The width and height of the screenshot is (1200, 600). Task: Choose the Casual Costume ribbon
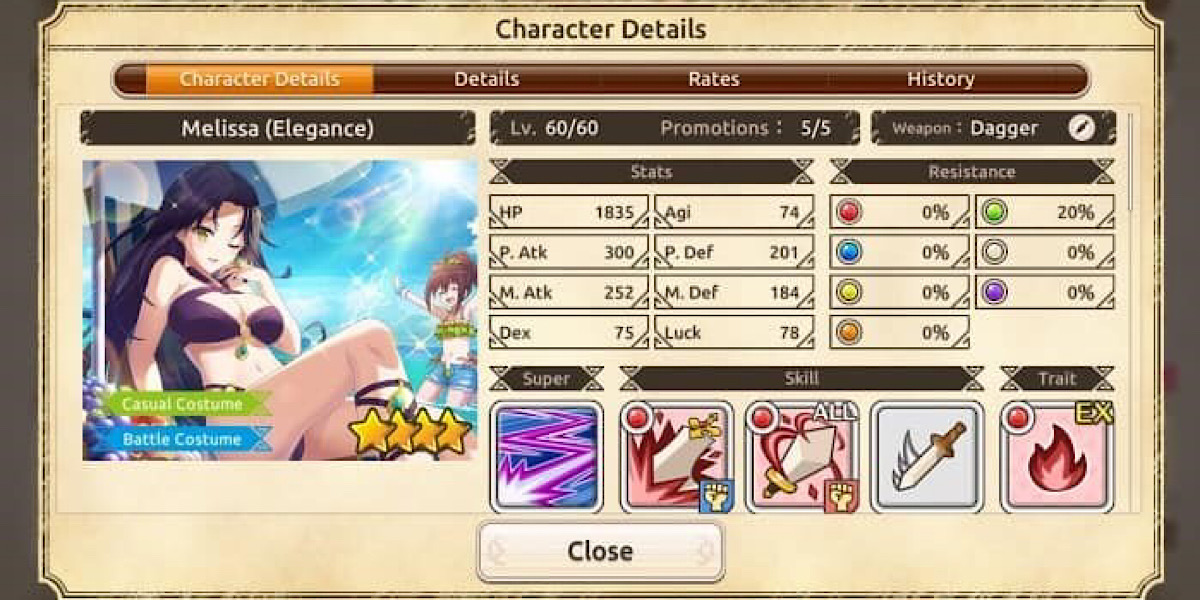[x=184, y=404]
